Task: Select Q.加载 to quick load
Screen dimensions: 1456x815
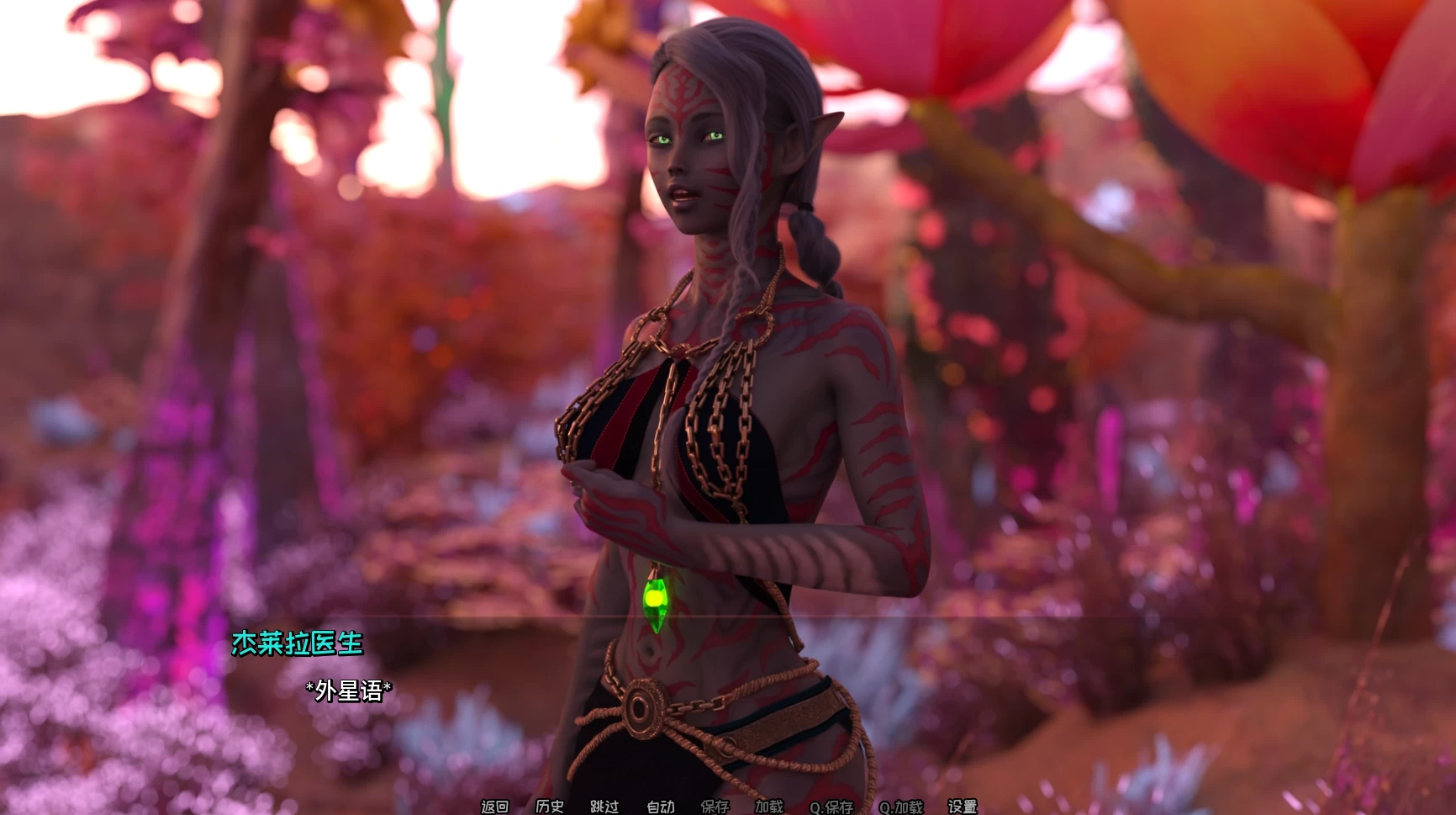Action: [901, 807]
